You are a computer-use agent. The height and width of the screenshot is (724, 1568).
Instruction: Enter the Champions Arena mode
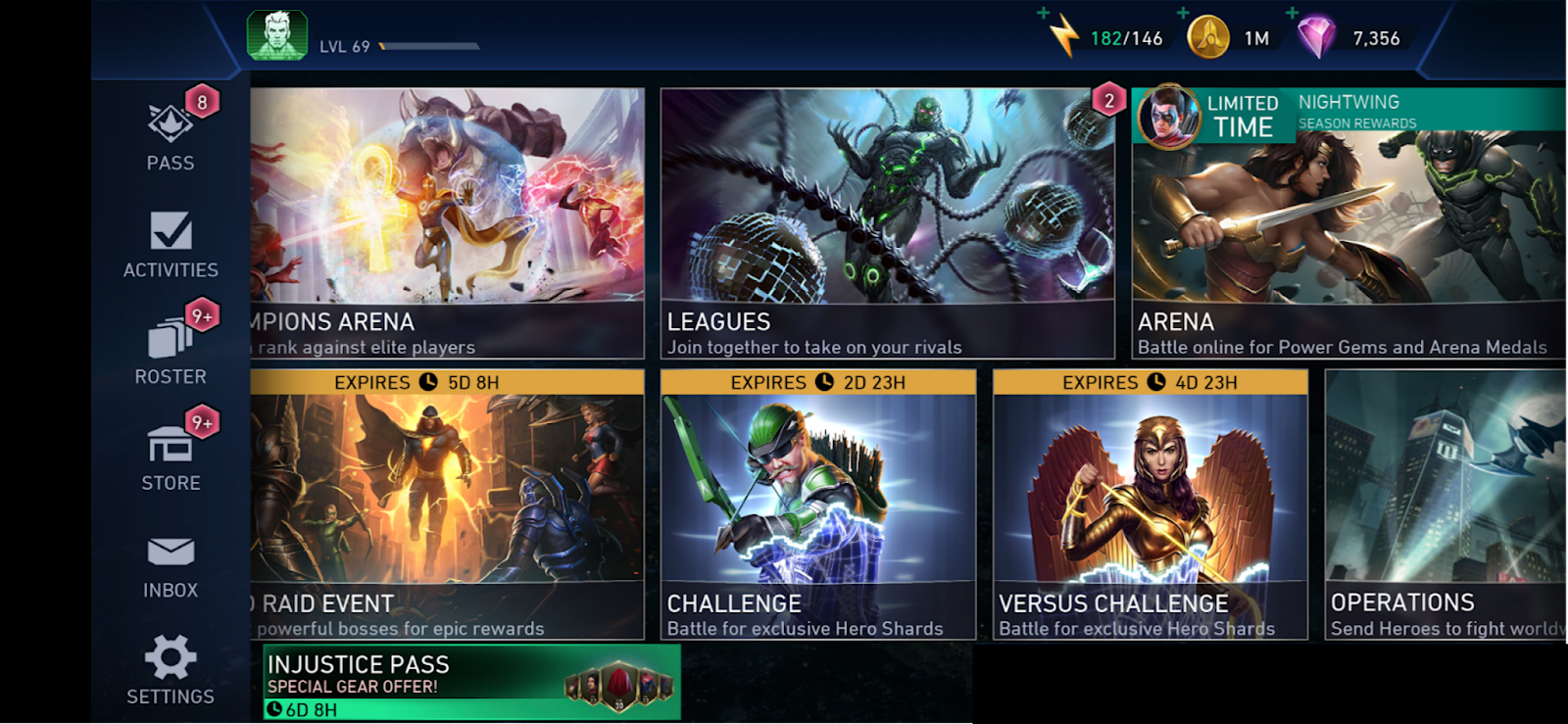pyautogui.click(x=447, y=223)
